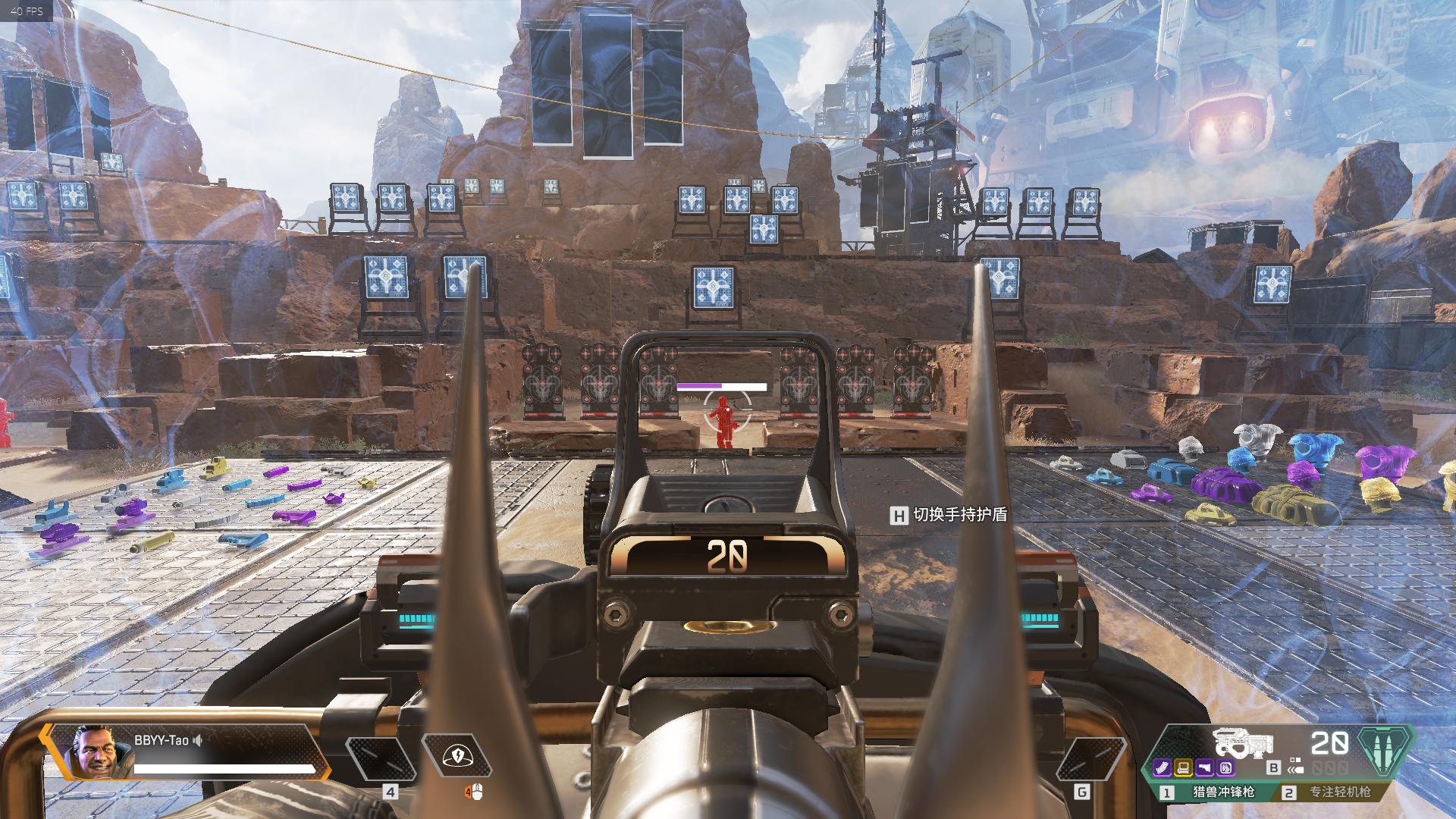Select the purple stock attachment icon

click(x=1203, y=768)
